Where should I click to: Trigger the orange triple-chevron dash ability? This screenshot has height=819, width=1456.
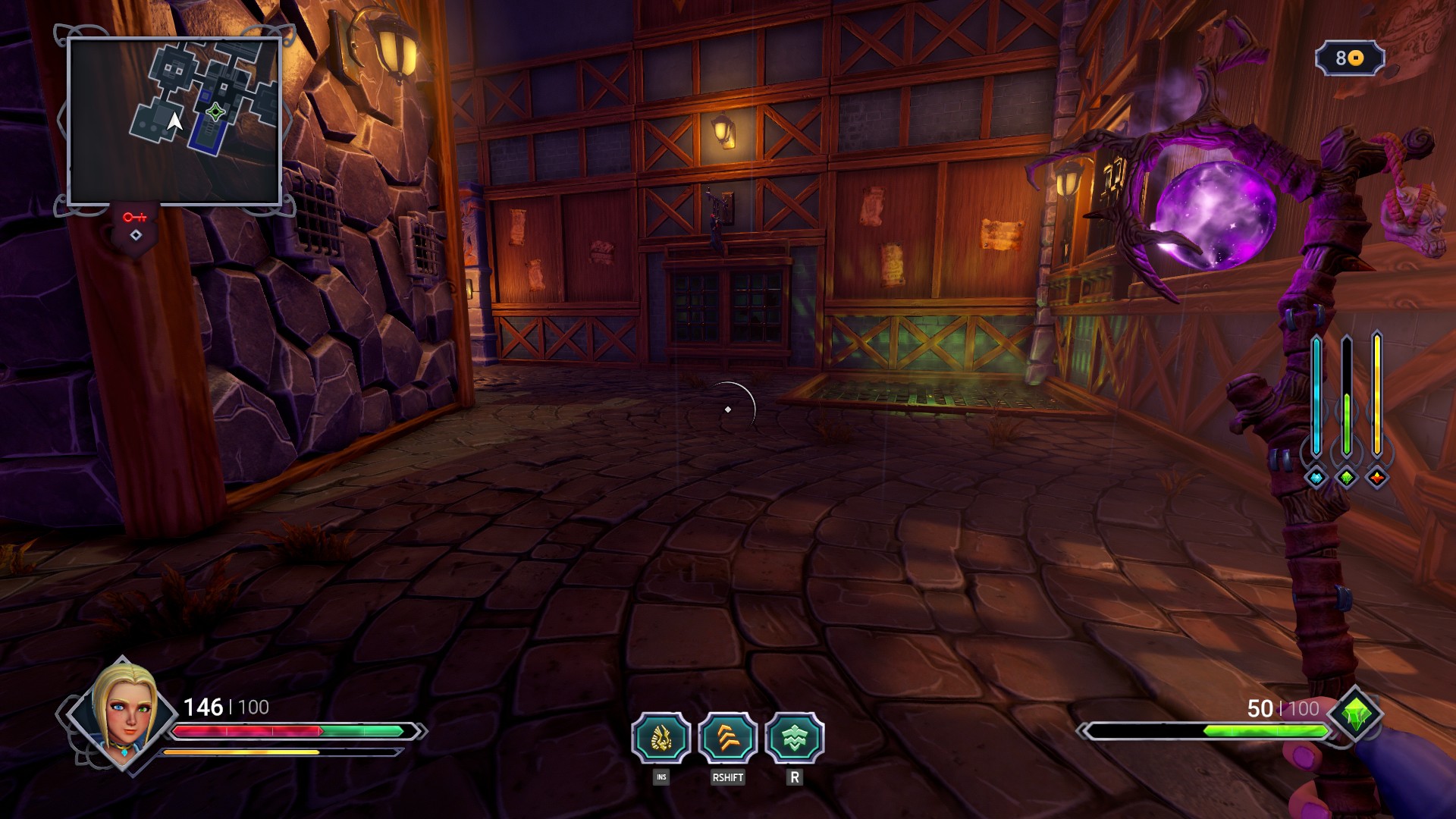(728, 738)
